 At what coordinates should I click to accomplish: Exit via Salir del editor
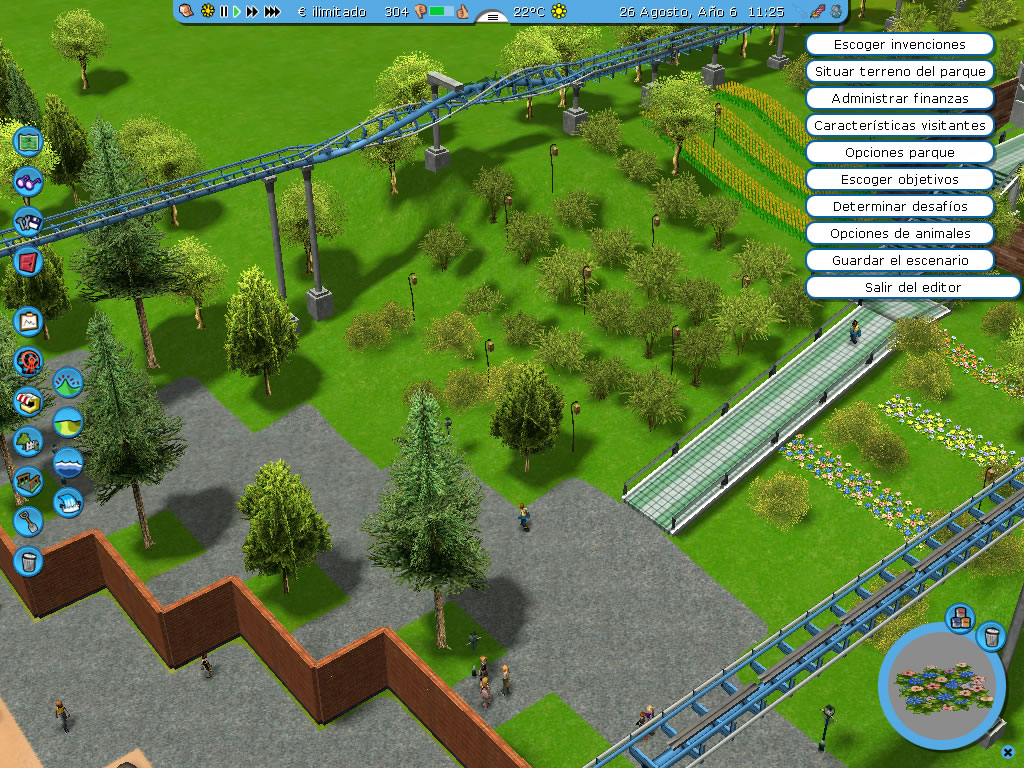[x=899, y=288]
